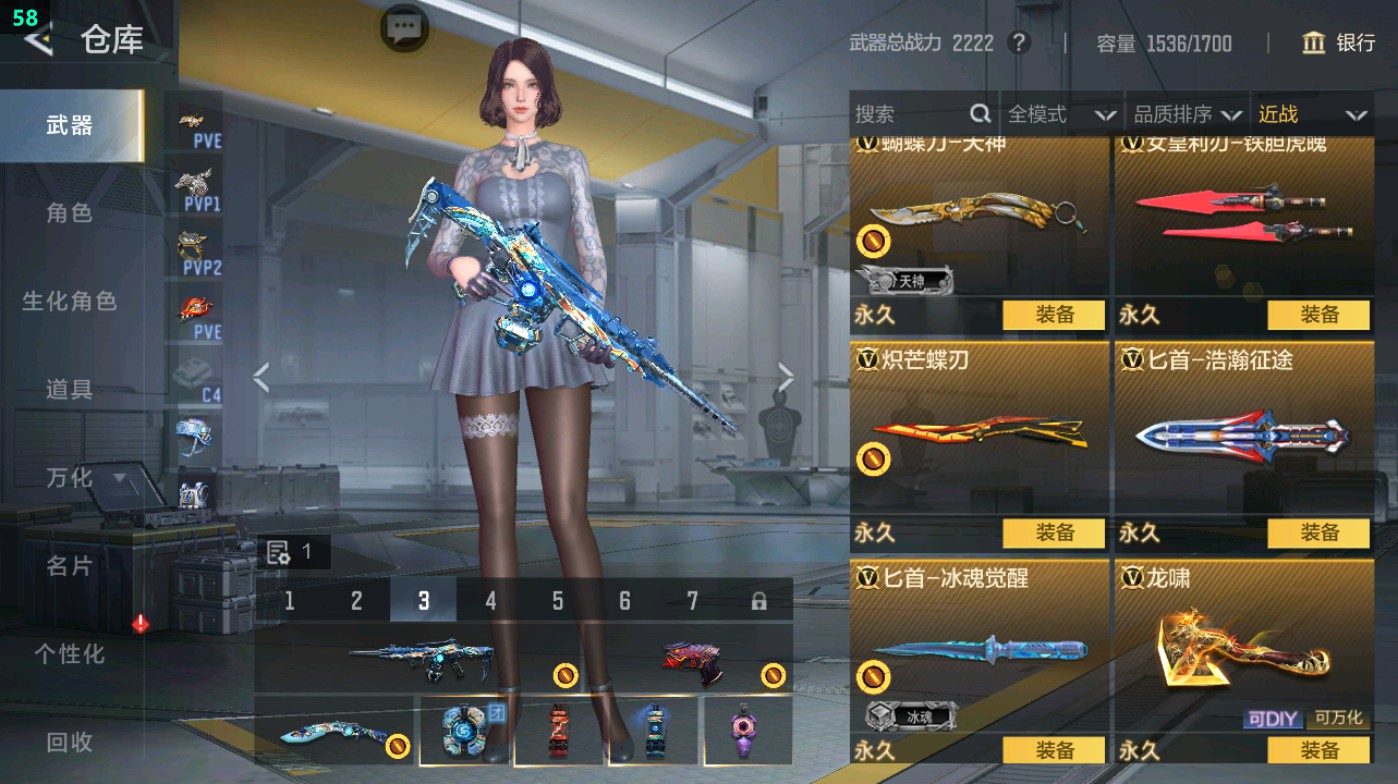Open the 万化 sidebar tab
The width and height of the screenshot is (1398, 784).
pyautogui.click(x=68, y=480)
